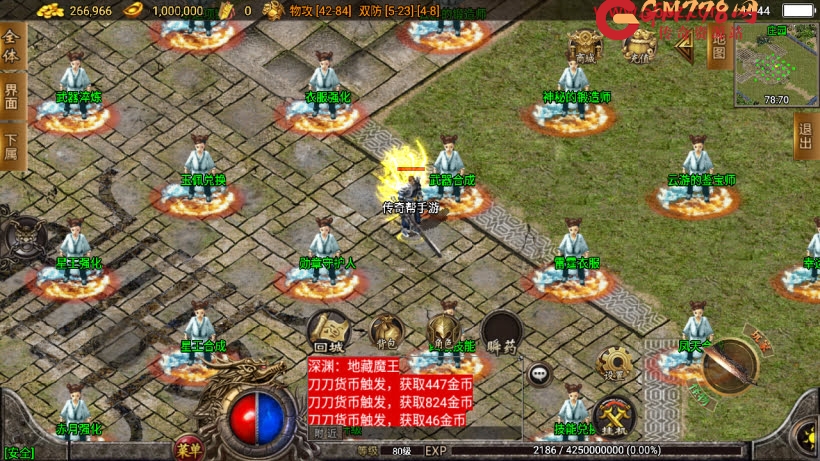Open the 商城 shop
The width and height of the screenshot is (820, 461).
pyautogui.click(x=586, y=46)
